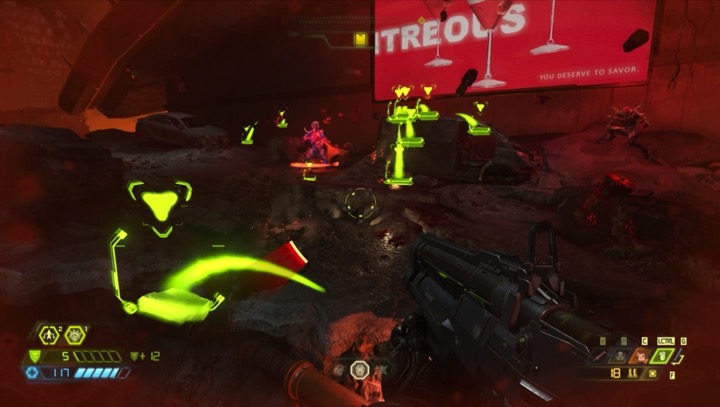Select the extra life hexagon icon

(x=49, y=335)
